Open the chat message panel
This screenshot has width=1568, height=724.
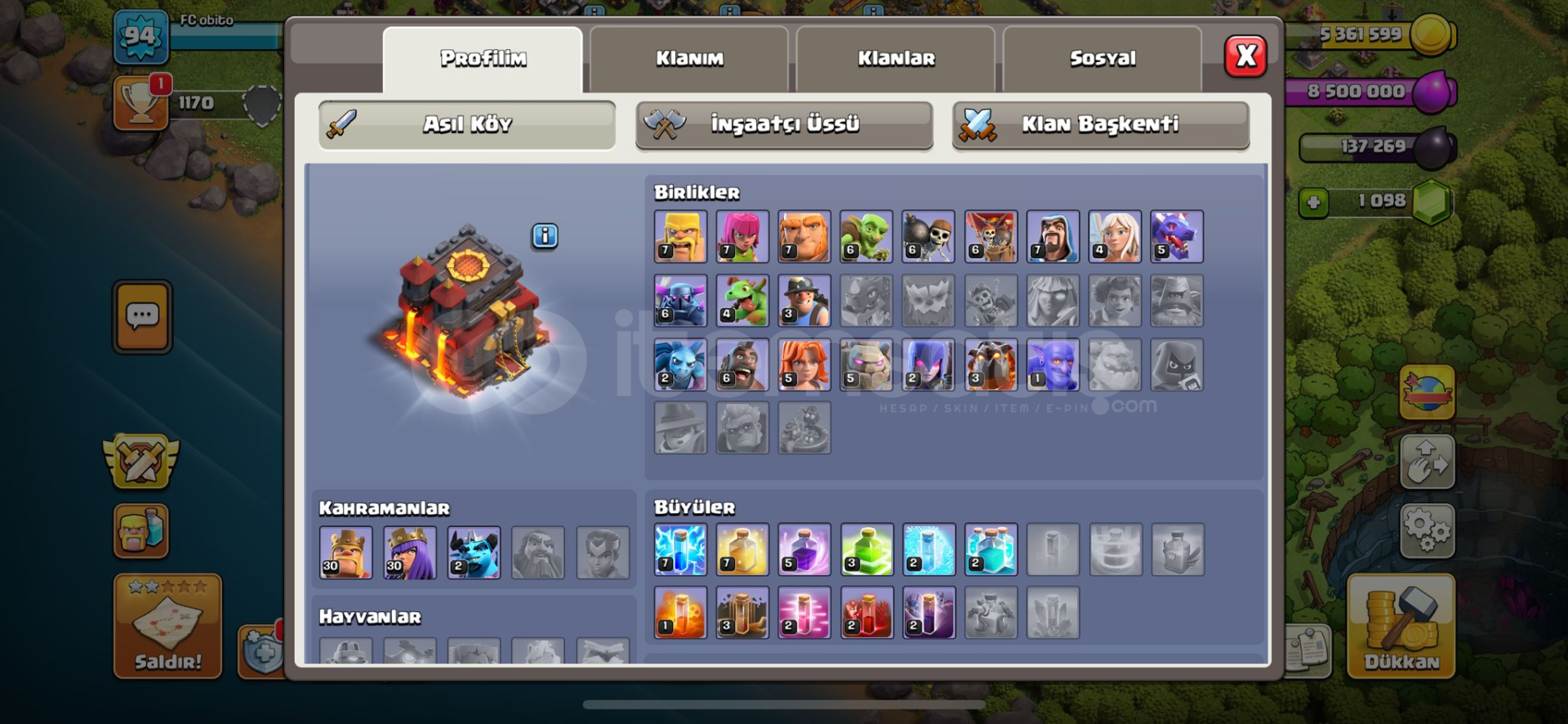tap(141, 316)
